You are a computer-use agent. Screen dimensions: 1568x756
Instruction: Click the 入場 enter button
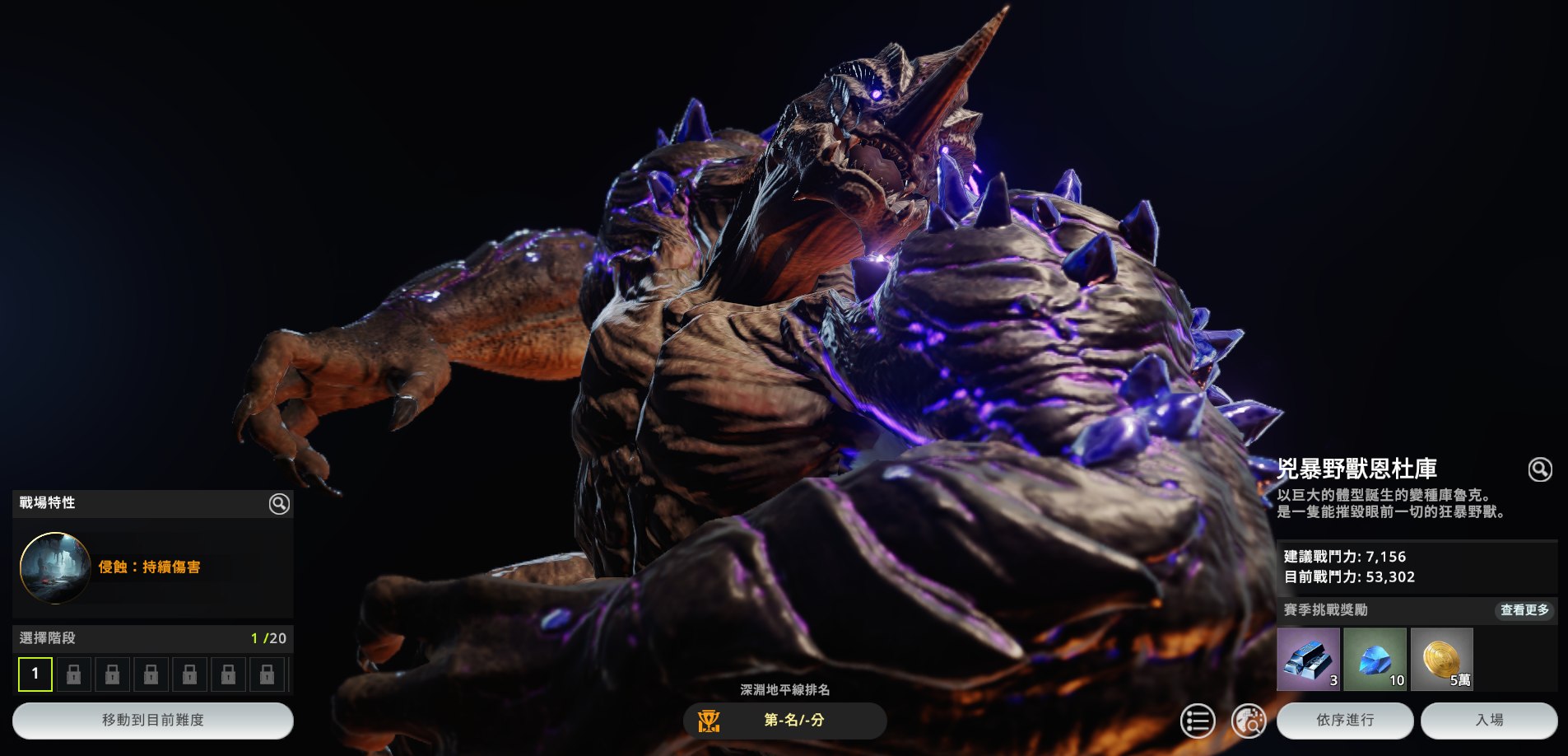click(x=1488, y=720)
